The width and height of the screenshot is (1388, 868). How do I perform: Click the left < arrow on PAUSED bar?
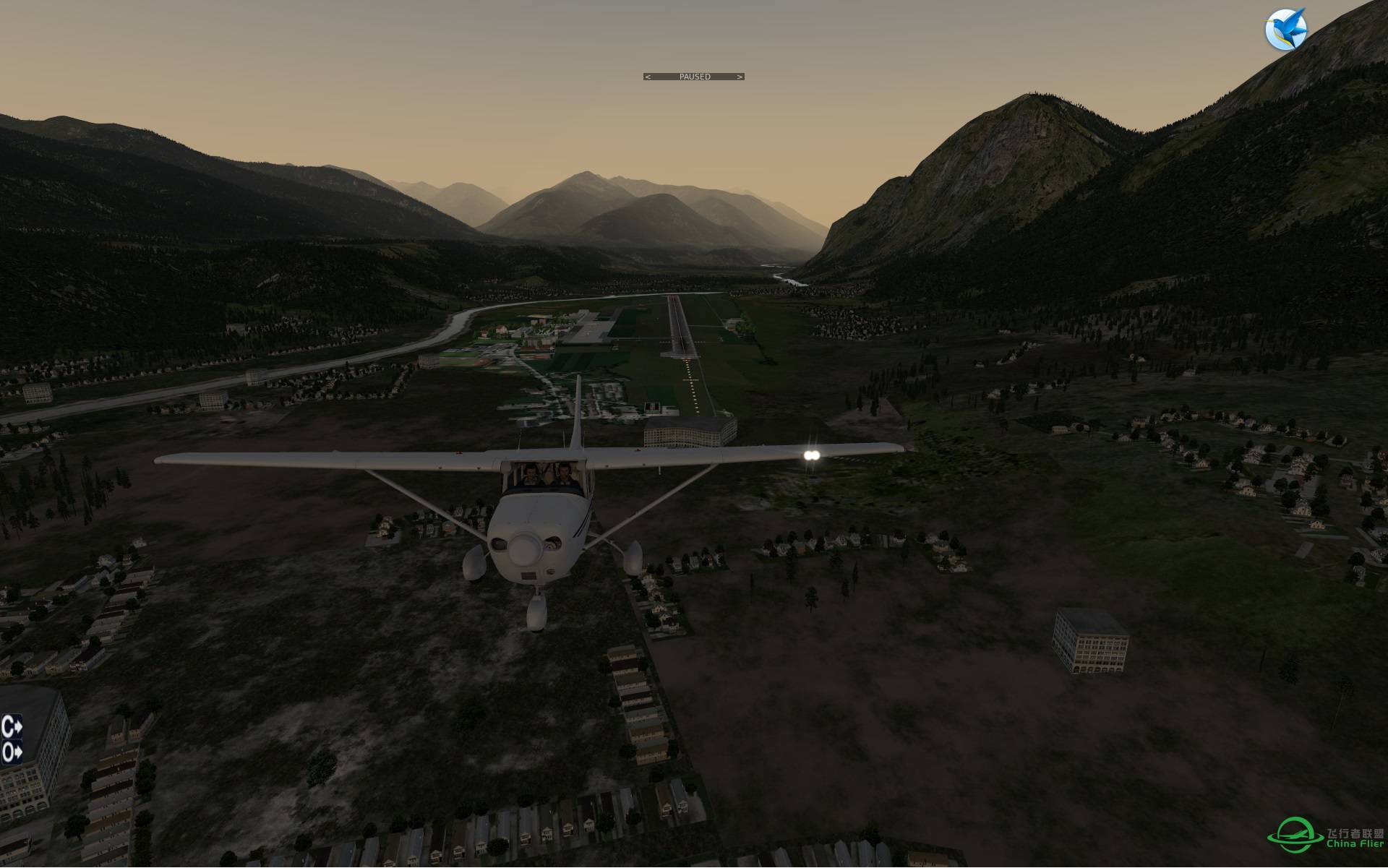pos(648,76)
